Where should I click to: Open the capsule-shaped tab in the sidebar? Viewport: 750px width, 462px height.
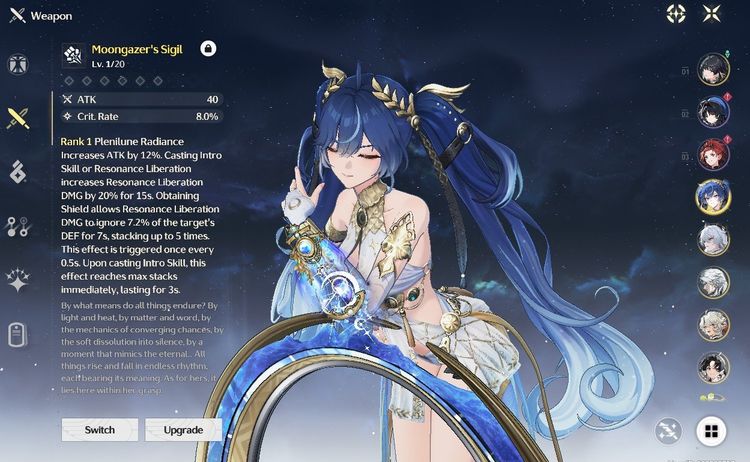pos(17,334)
